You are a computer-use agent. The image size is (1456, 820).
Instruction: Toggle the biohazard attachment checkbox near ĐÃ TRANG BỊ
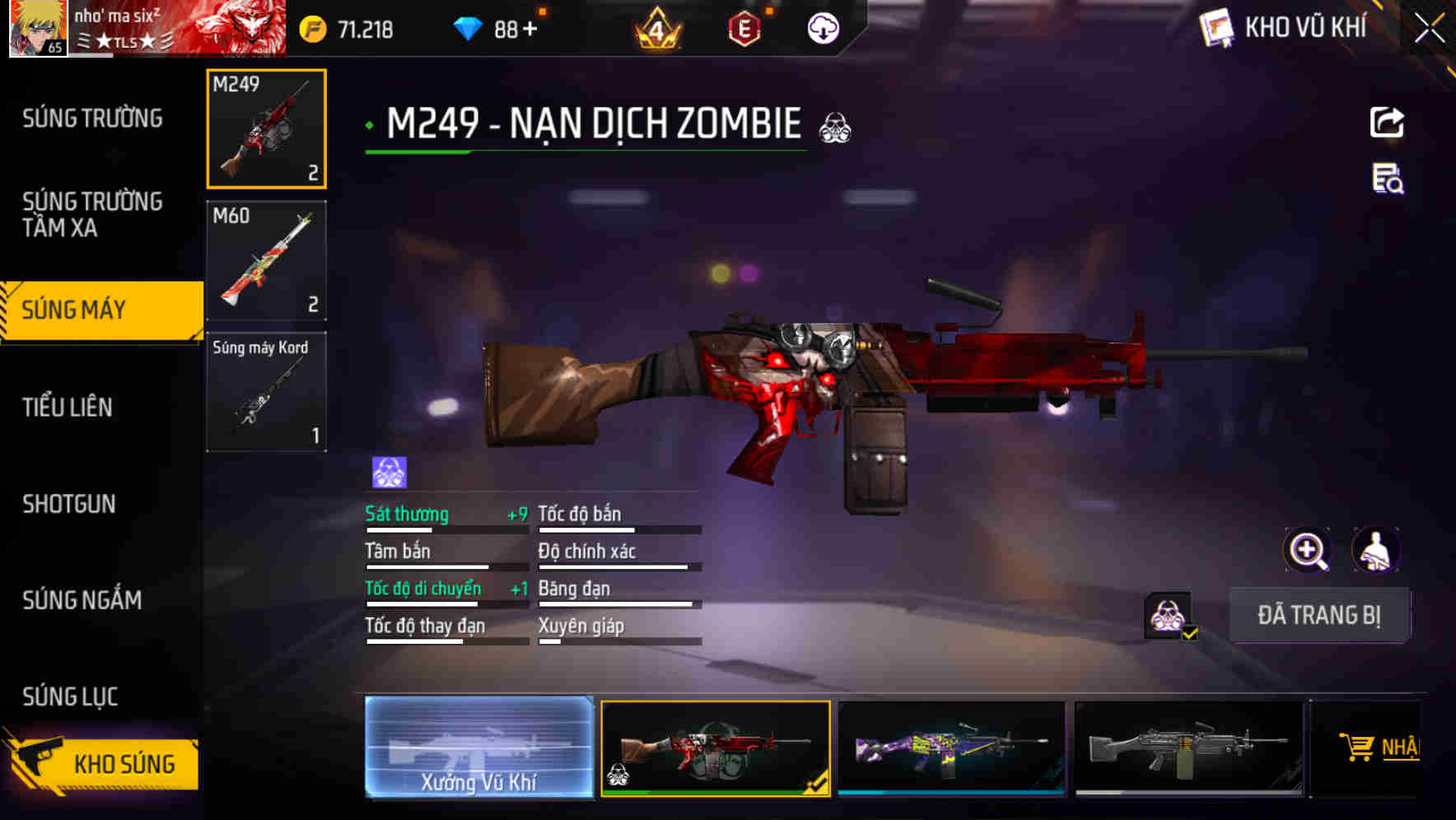click(1169, 613)
